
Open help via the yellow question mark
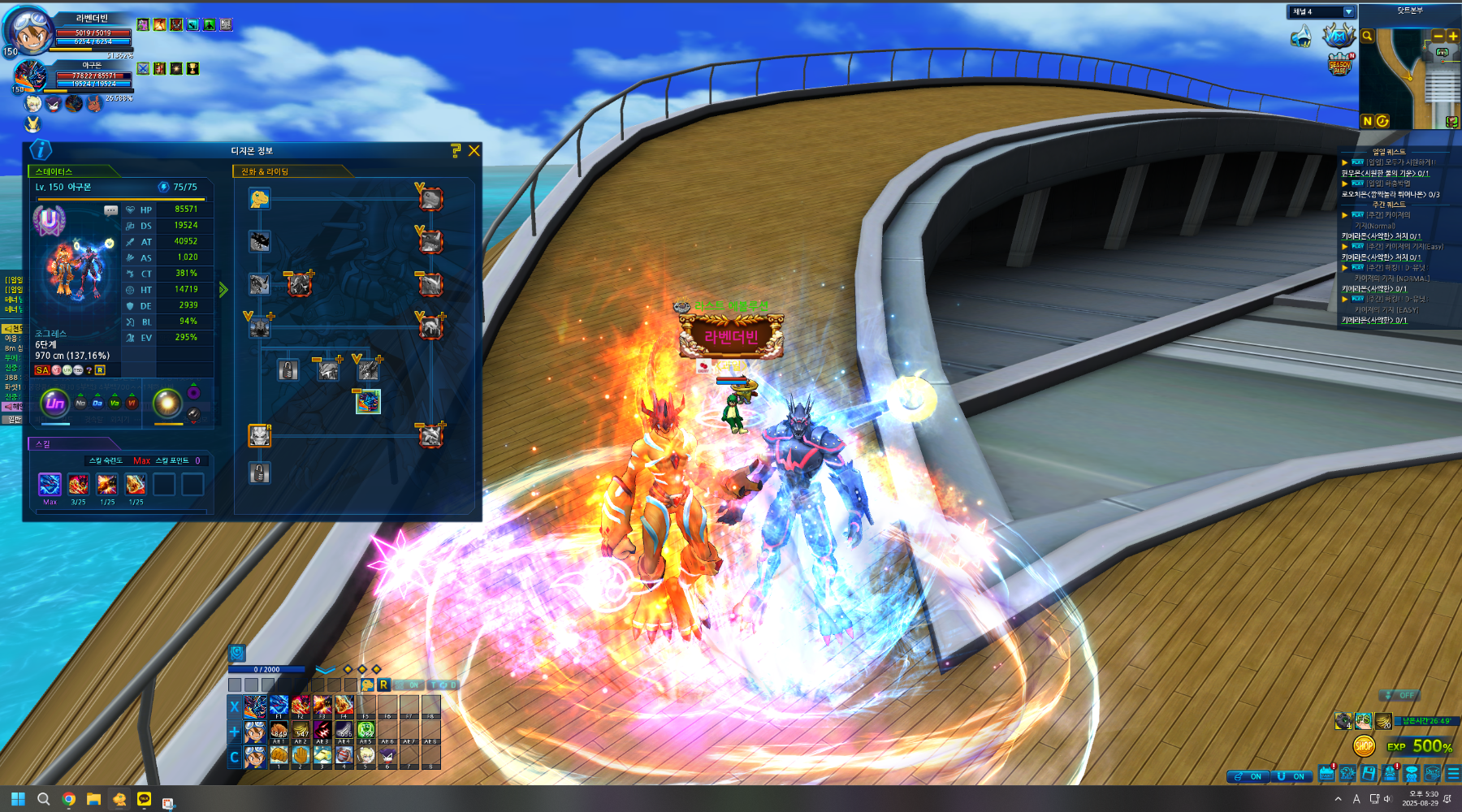pyautogui.click(x=456, y=151)
